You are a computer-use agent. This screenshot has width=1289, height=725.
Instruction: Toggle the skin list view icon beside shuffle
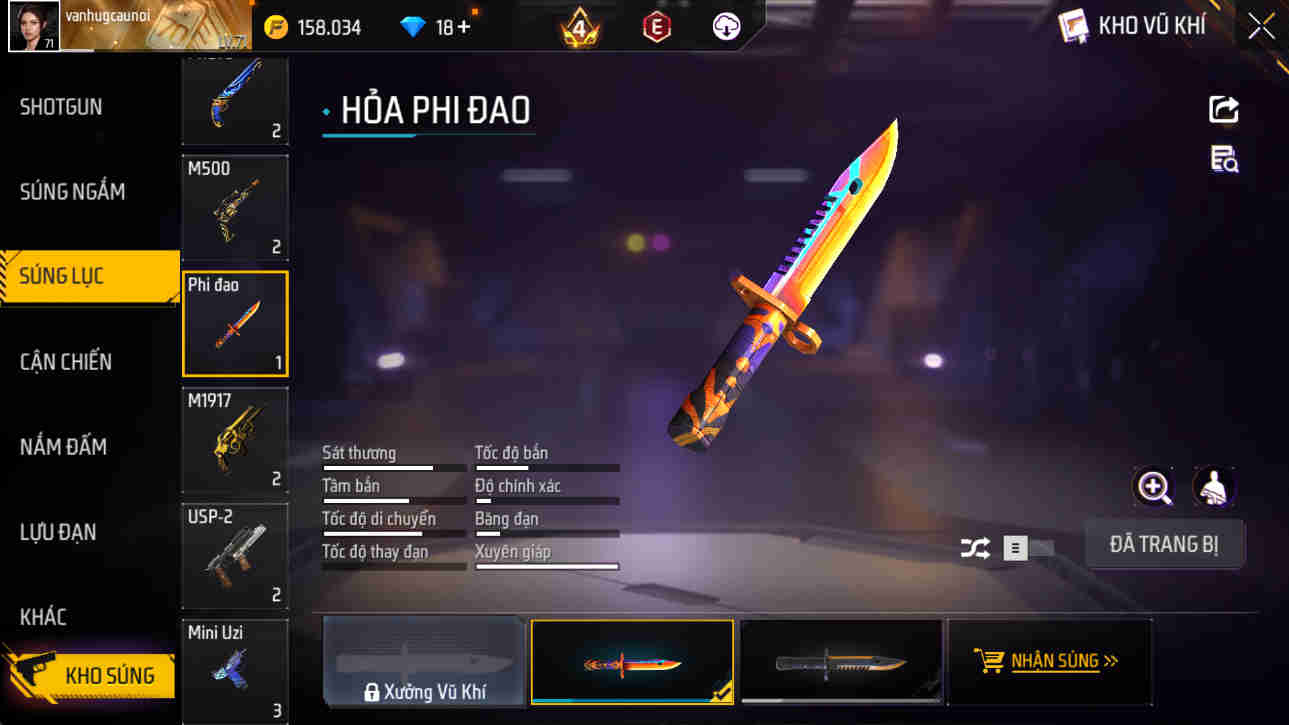(1014, 548)
